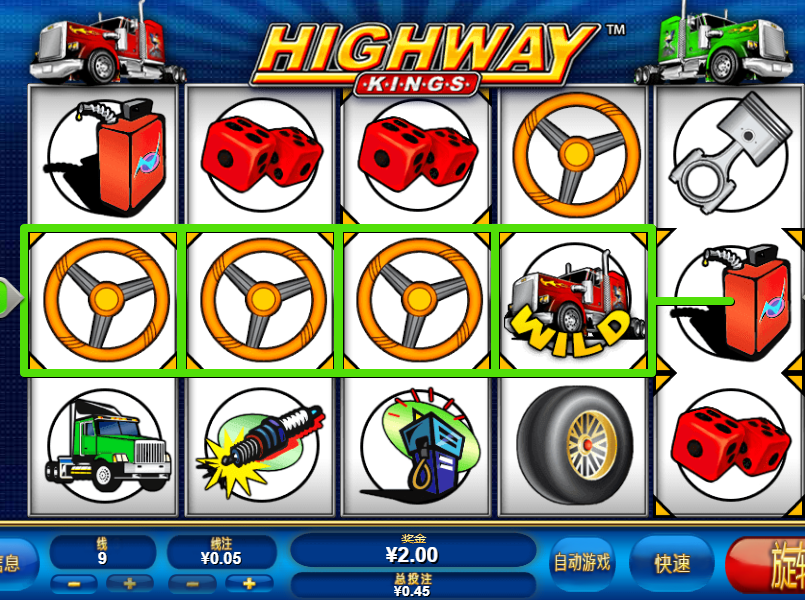Decrease the number of lines
Screen dimensions: 805x600
[x=76, y=583]
